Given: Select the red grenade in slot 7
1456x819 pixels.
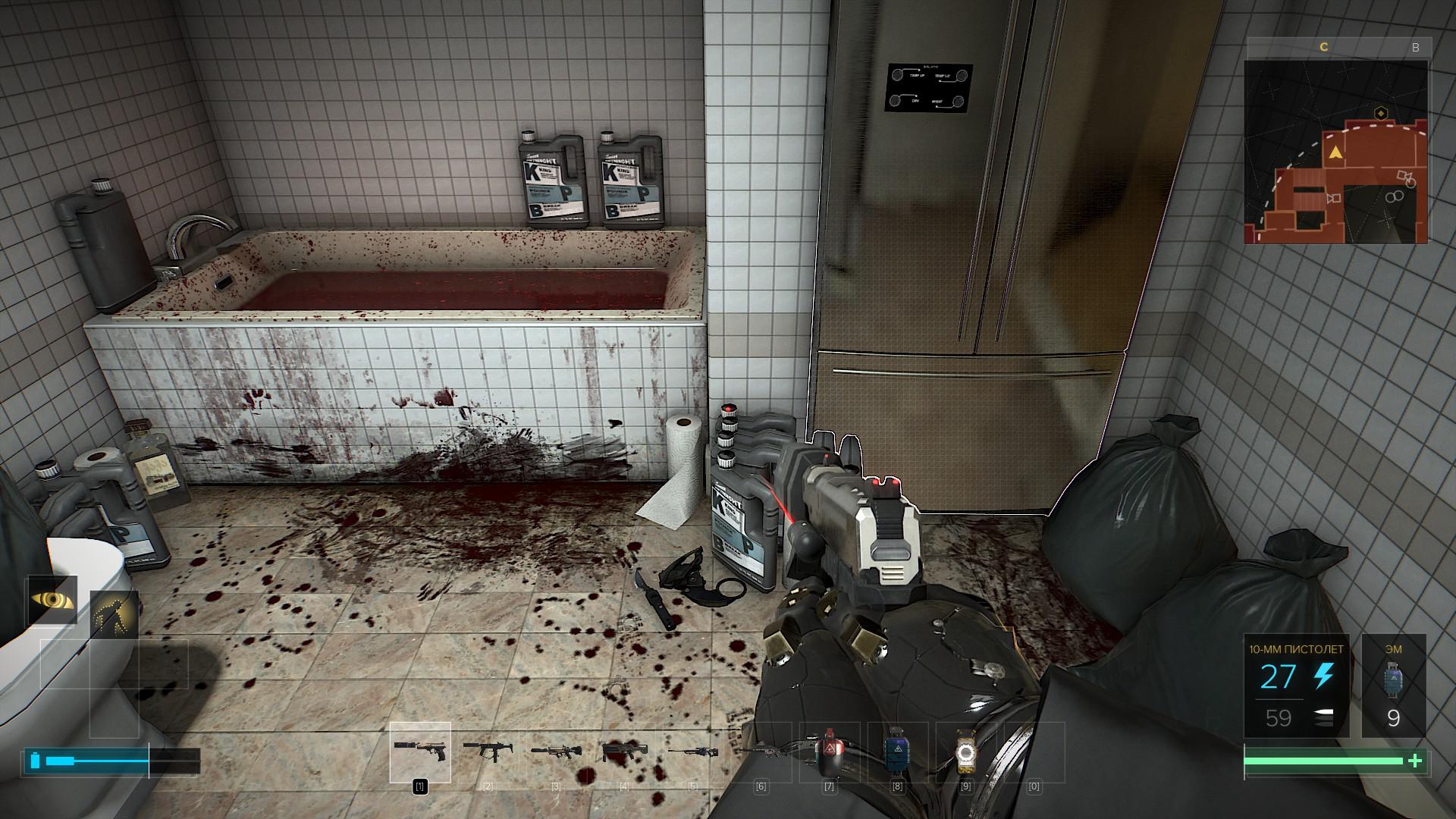Looking at the screenshot, I should (829, 752).
